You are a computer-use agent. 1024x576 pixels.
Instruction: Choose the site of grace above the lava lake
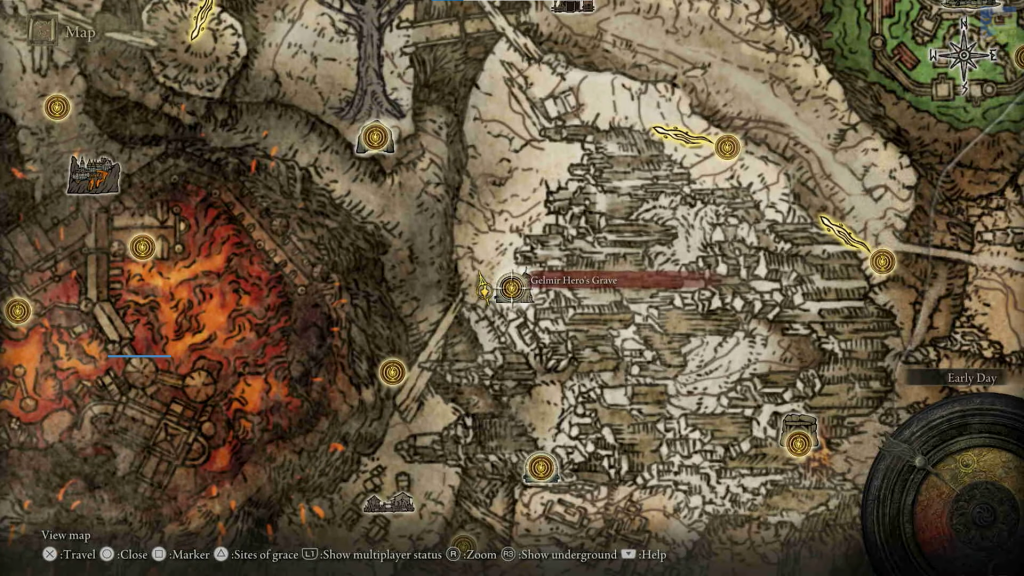pyautogui.click(x=142, y=245)
